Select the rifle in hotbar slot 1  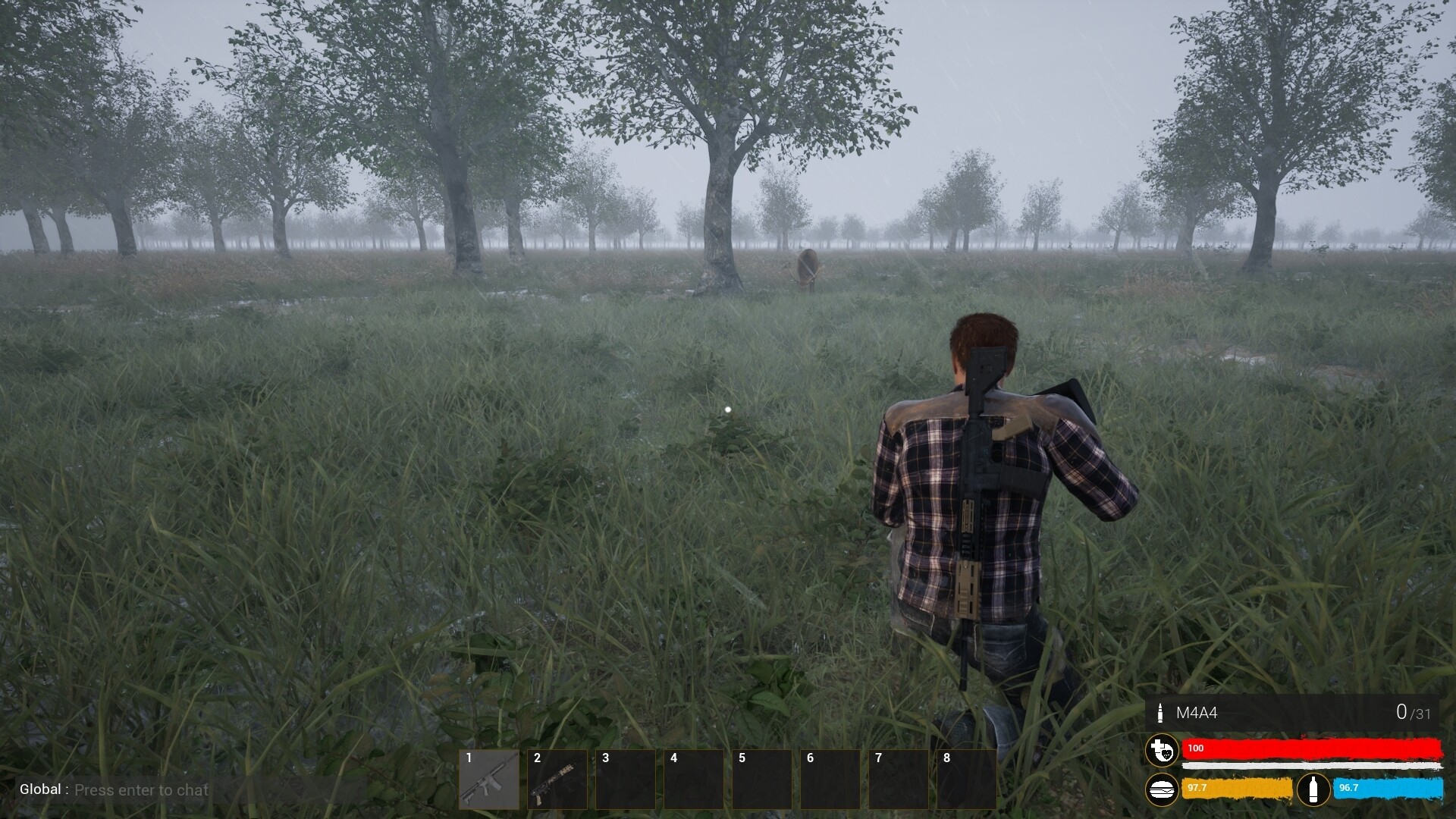(x=489, y=780)
